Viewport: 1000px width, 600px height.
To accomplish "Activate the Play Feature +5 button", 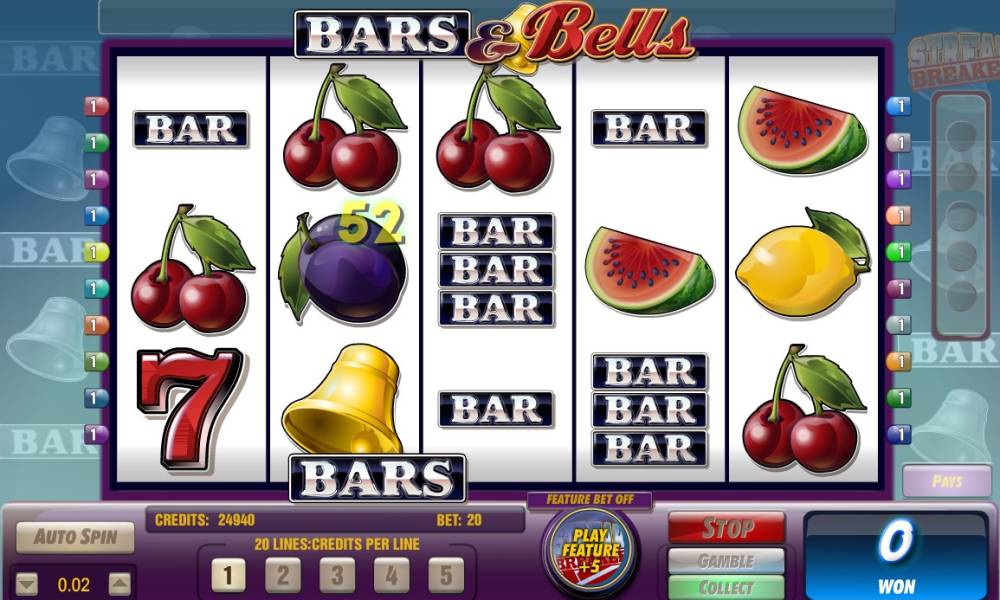I will pos(590,551).
